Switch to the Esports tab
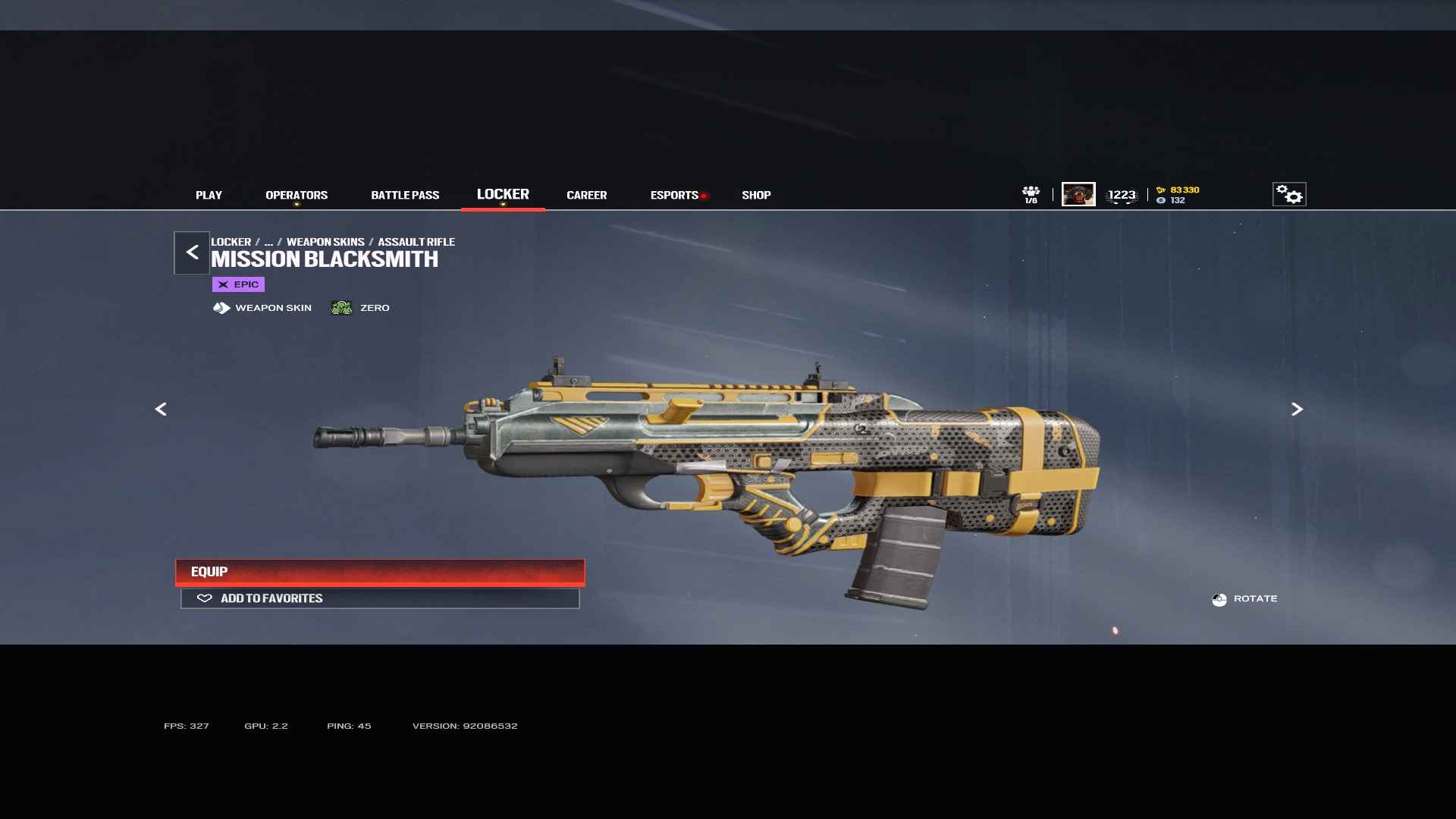This screenshot has width=1456, height=819. [674, 195]
